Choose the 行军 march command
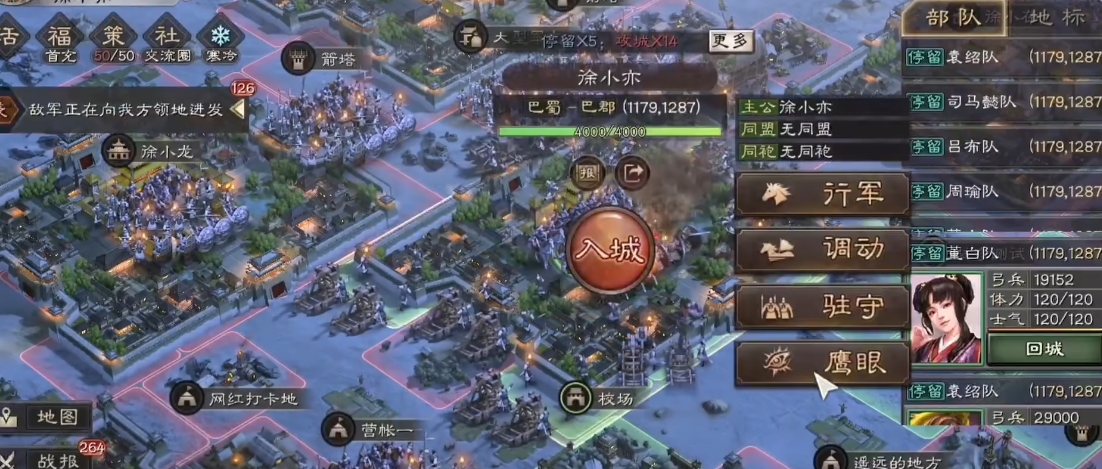The width and height of the screenshot is (1102, 469). [x=823, y=194]
